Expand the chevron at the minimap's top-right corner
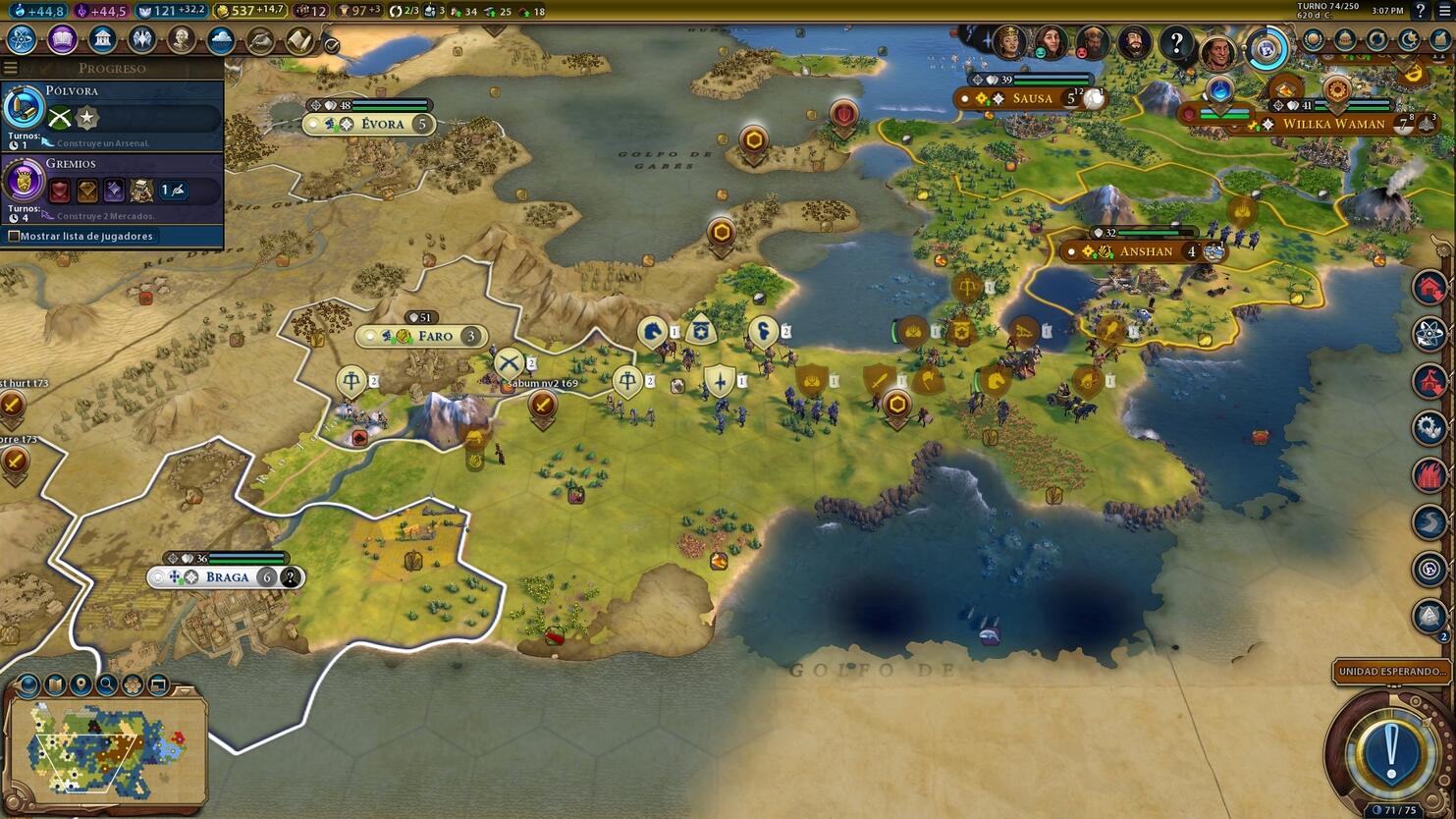The height and width of the screenshot is (819, 1456). point(185,690)
